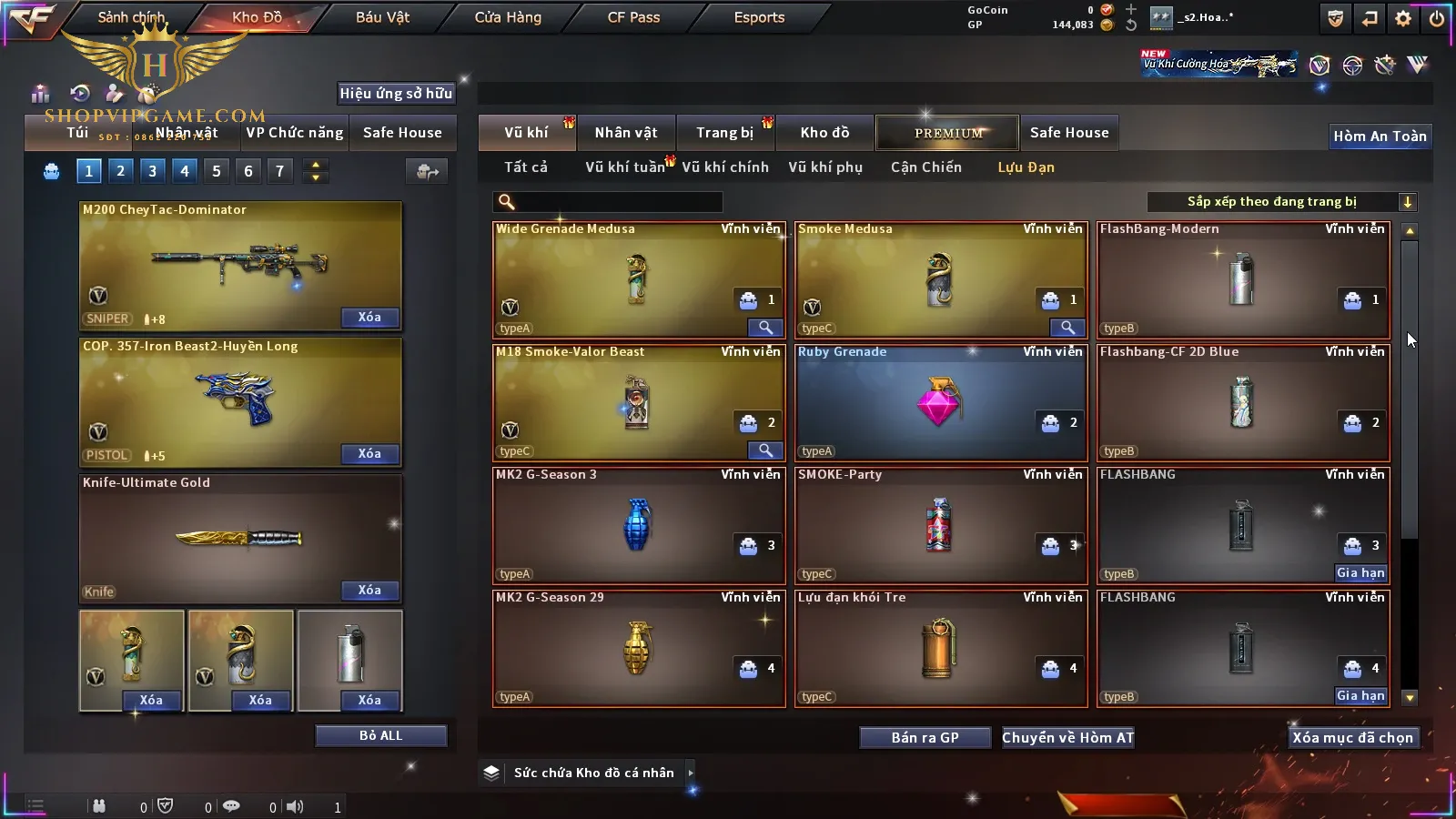
Task: Go to the CF Pass menu
Action: coord(633,17)
